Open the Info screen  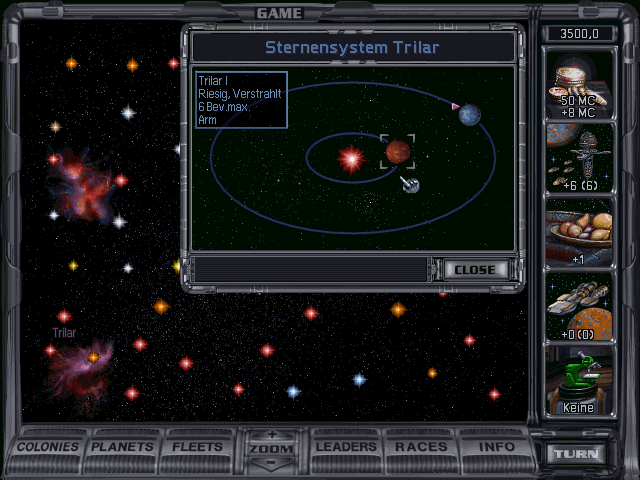coord(497,447)
